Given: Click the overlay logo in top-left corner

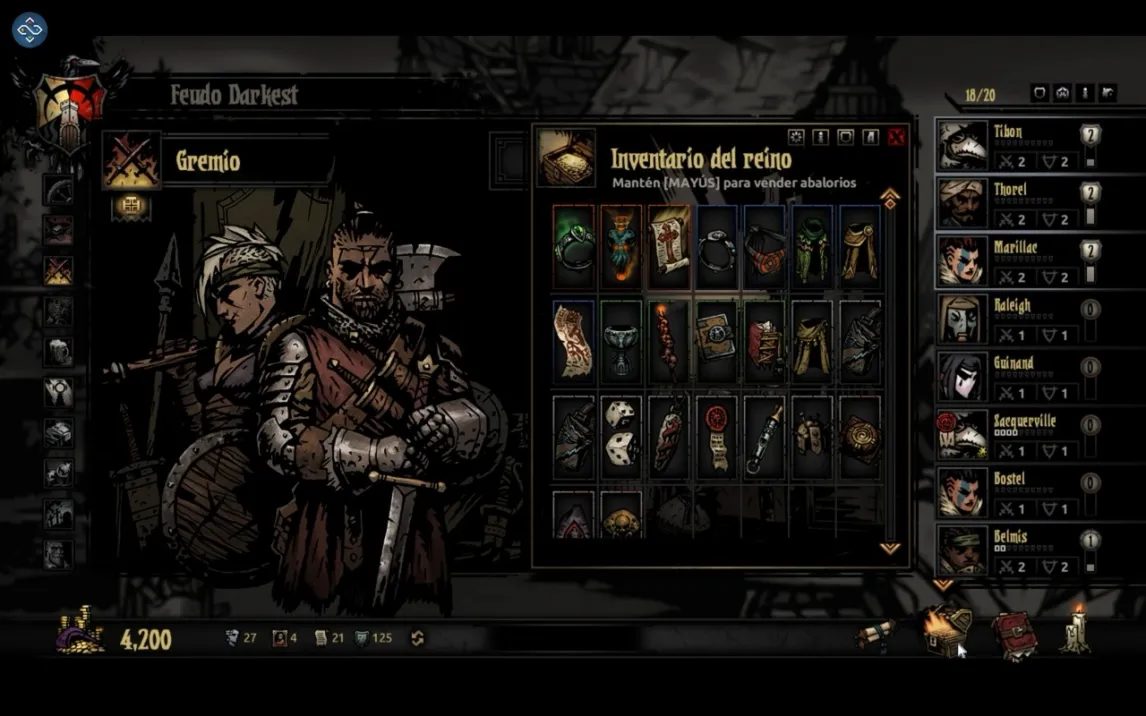Looking at the screenshot, I should pyautogui.click(x=30, y=30).
